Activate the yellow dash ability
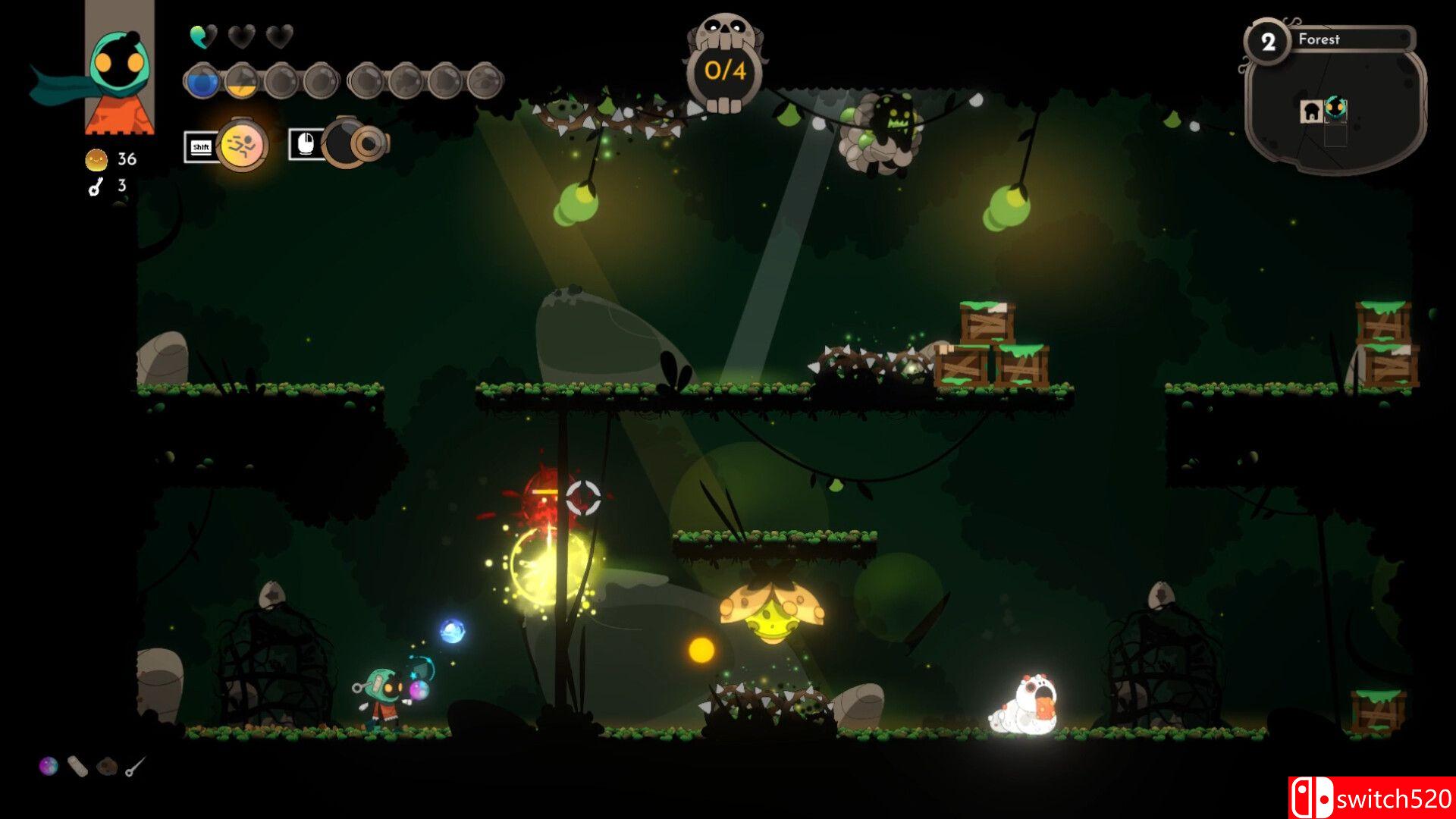The image size is (1456, 819). [242, 144]
